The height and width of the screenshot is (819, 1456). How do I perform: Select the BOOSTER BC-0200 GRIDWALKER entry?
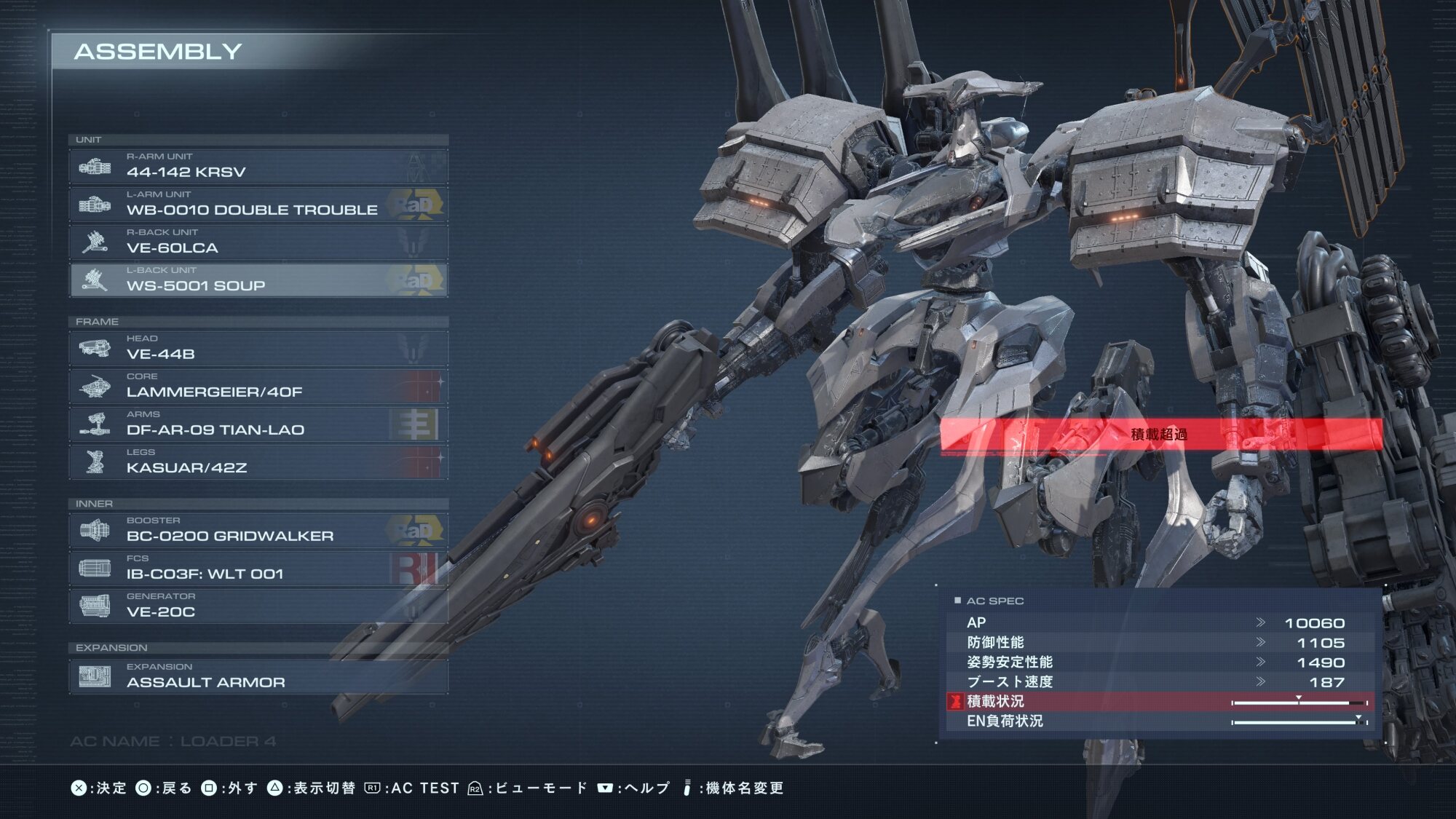[258, 530]
